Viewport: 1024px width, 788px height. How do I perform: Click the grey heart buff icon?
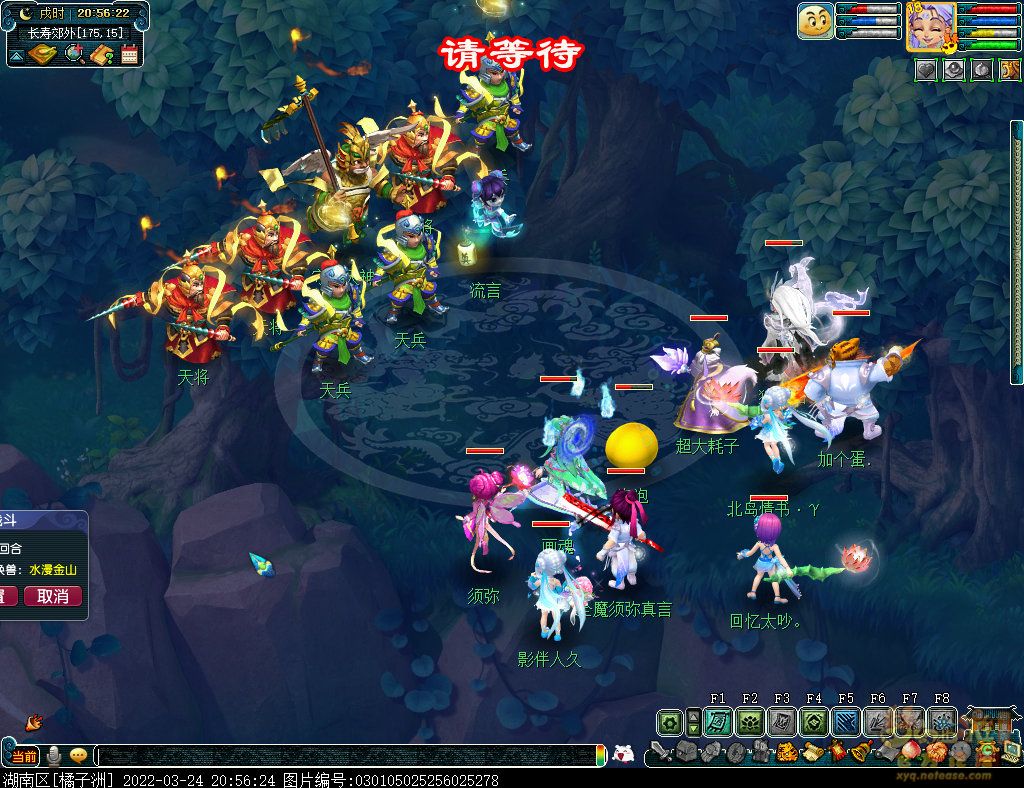click(x=927, y=70)
